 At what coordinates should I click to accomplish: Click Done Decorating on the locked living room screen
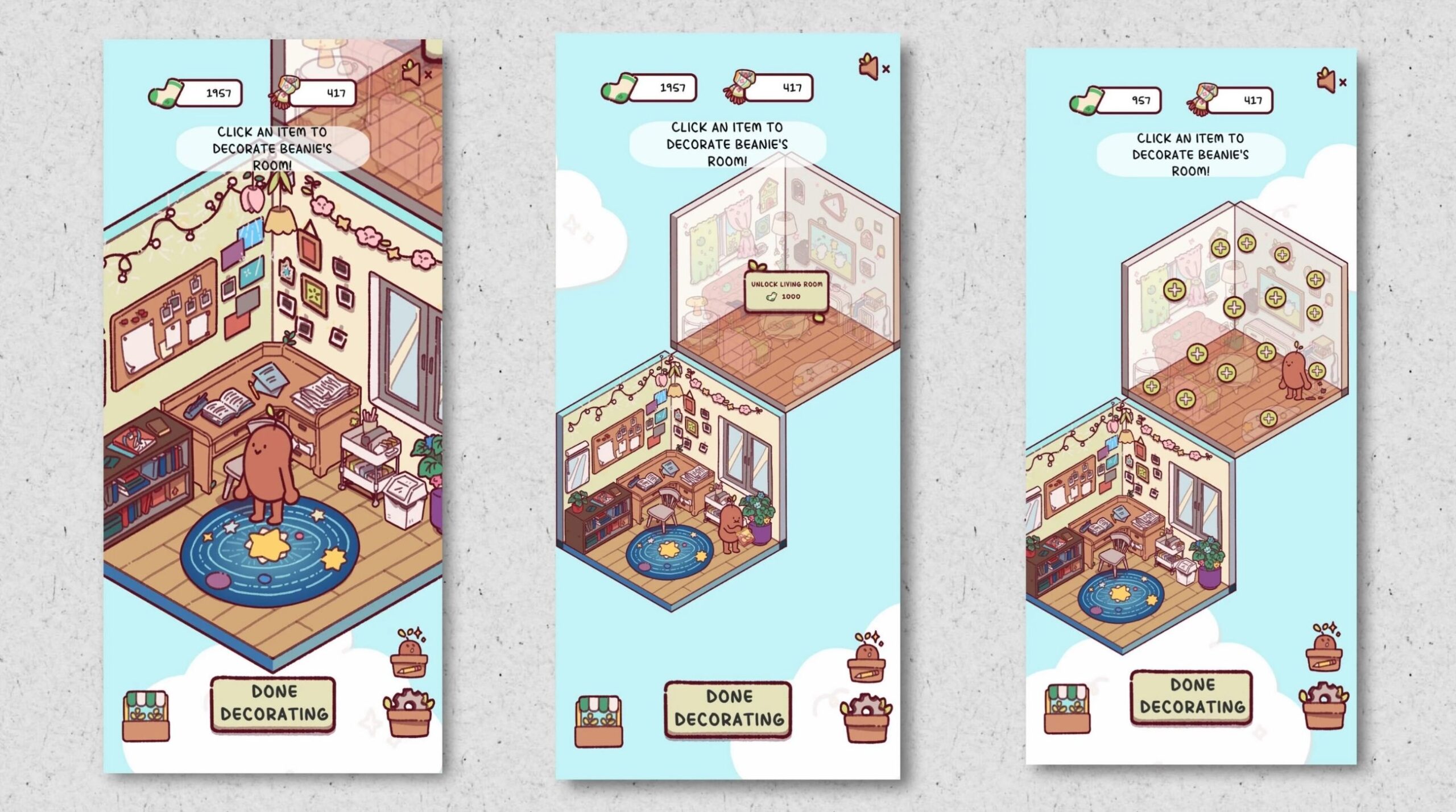[728, 709]
